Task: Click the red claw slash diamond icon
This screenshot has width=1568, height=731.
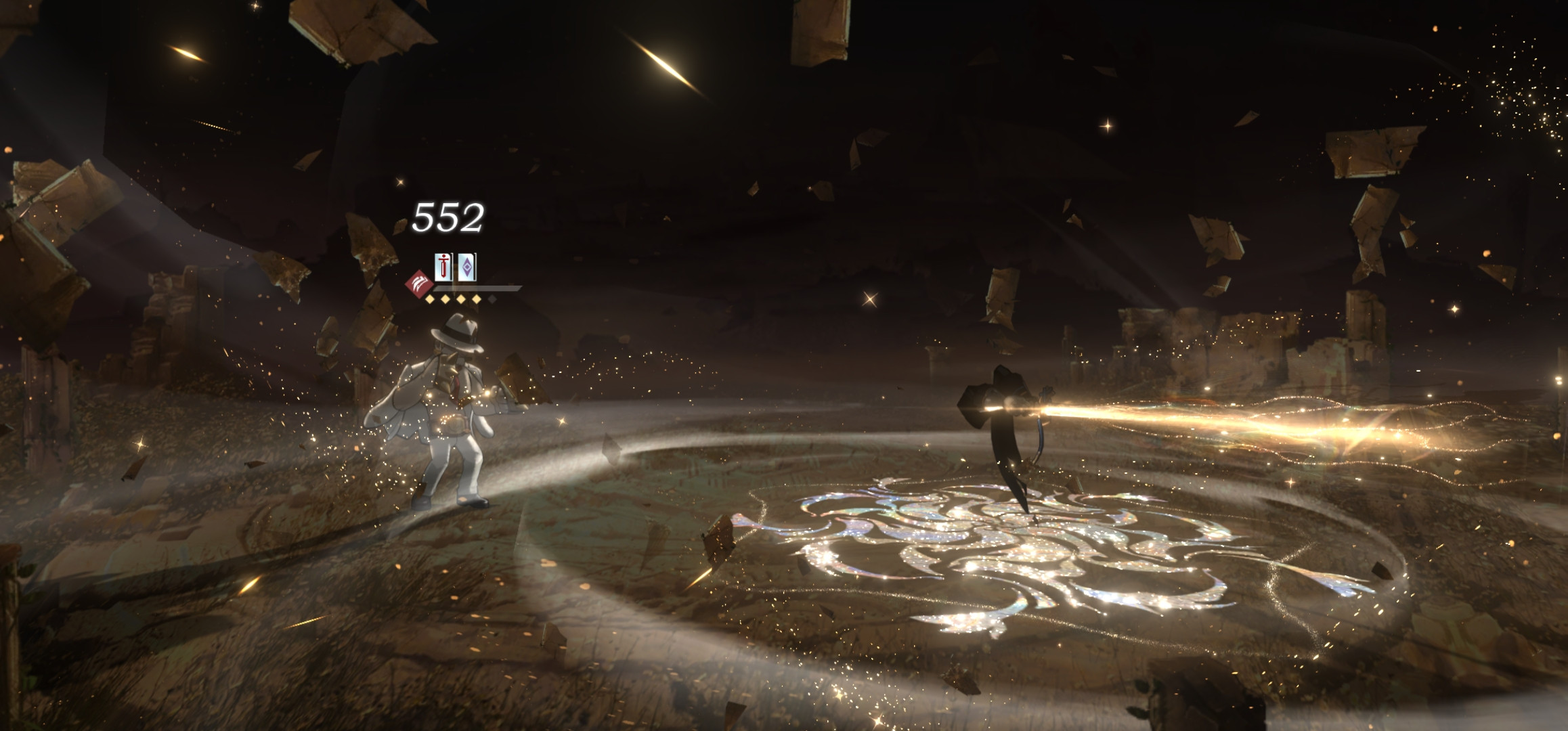Action: click(419, 284)
